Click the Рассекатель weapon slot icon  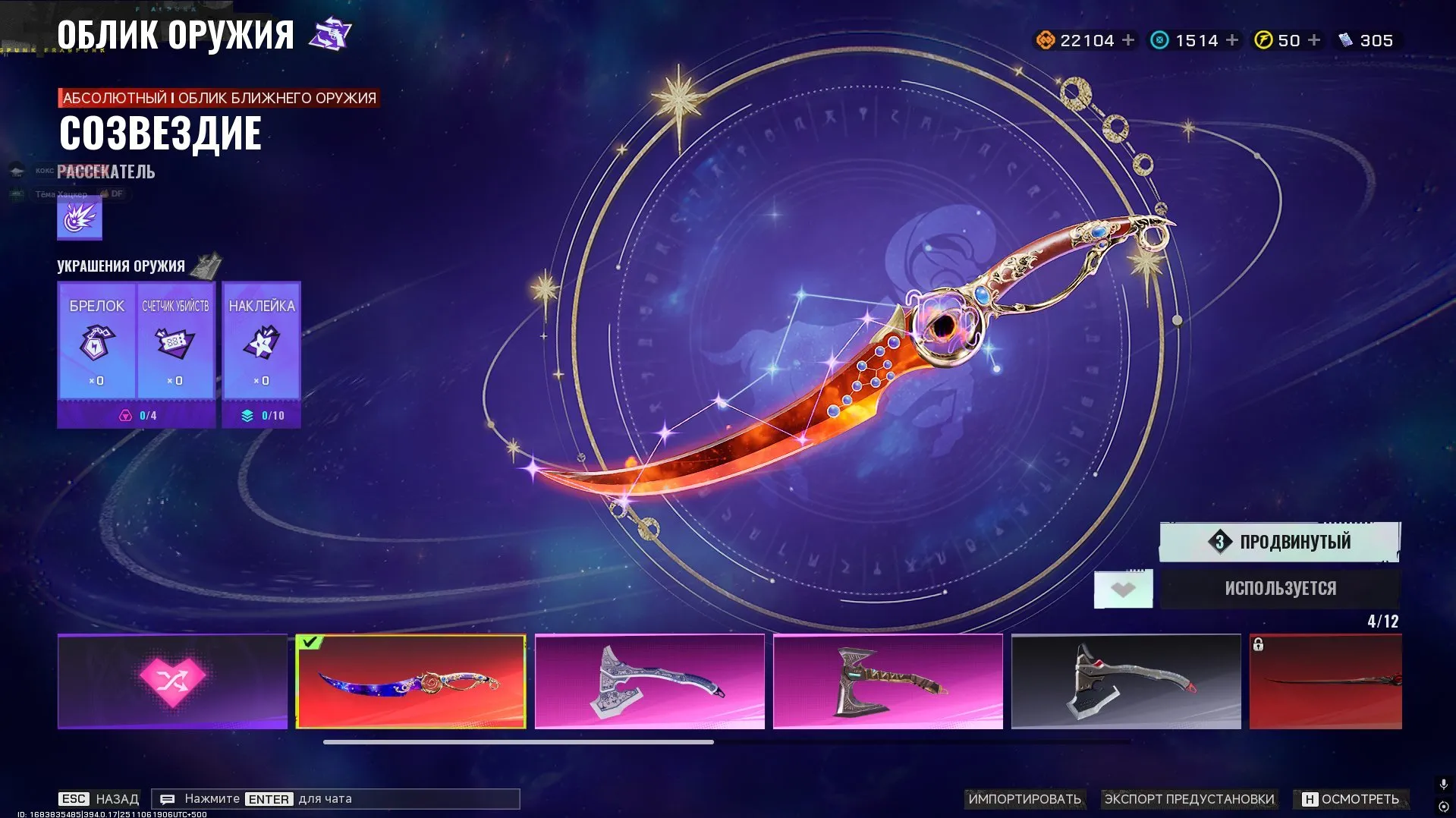79,217
